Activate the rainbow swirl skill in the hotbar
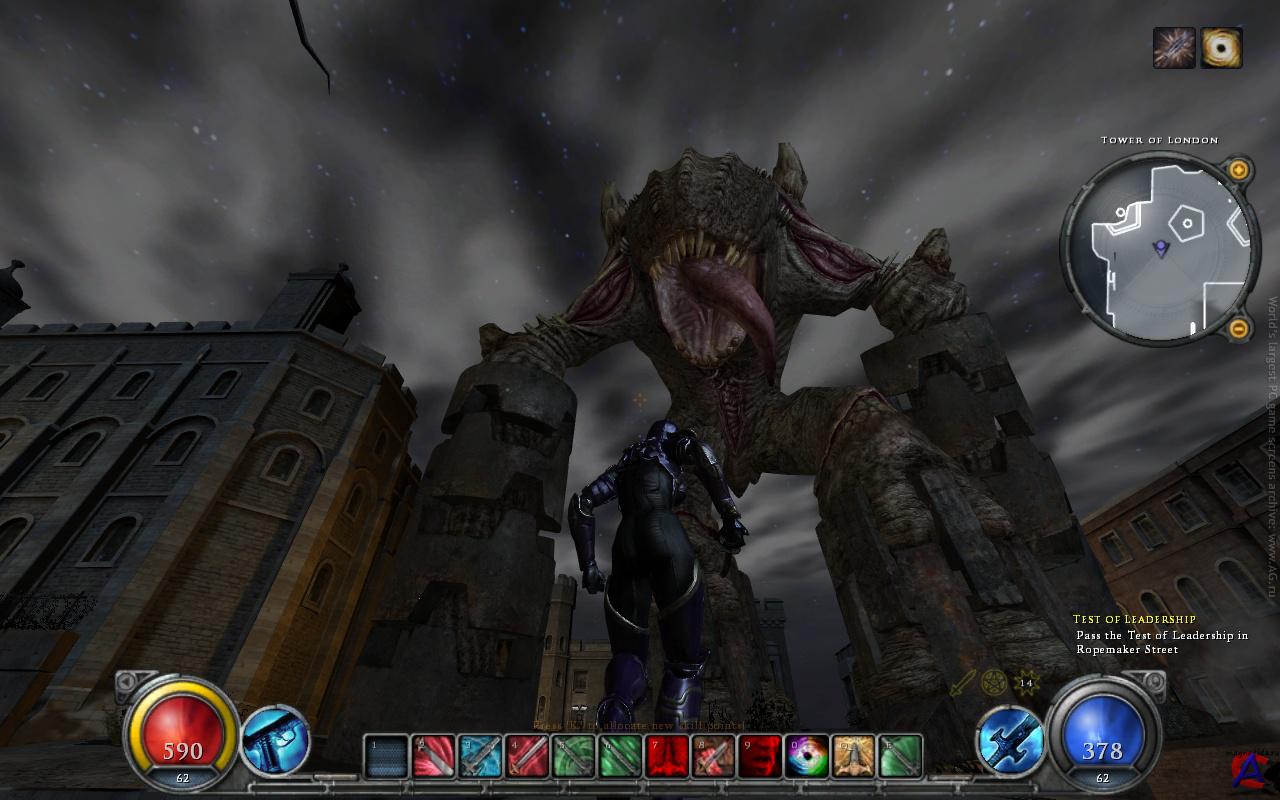Screen dimensions: 1280x800 [x=807, y=756]
